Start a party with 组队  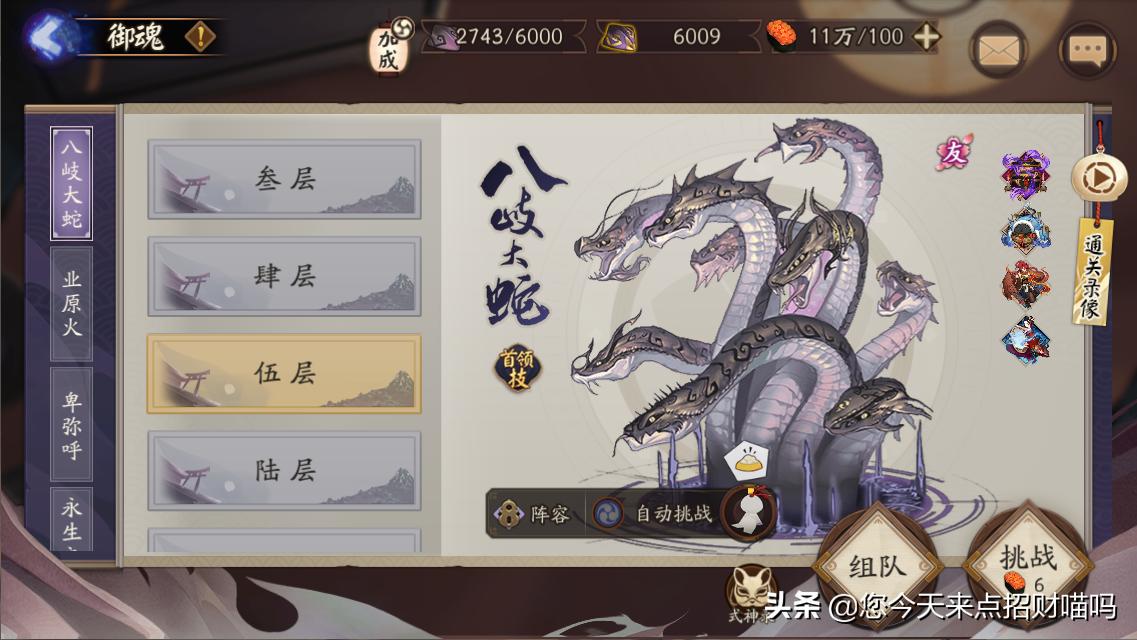877,566
